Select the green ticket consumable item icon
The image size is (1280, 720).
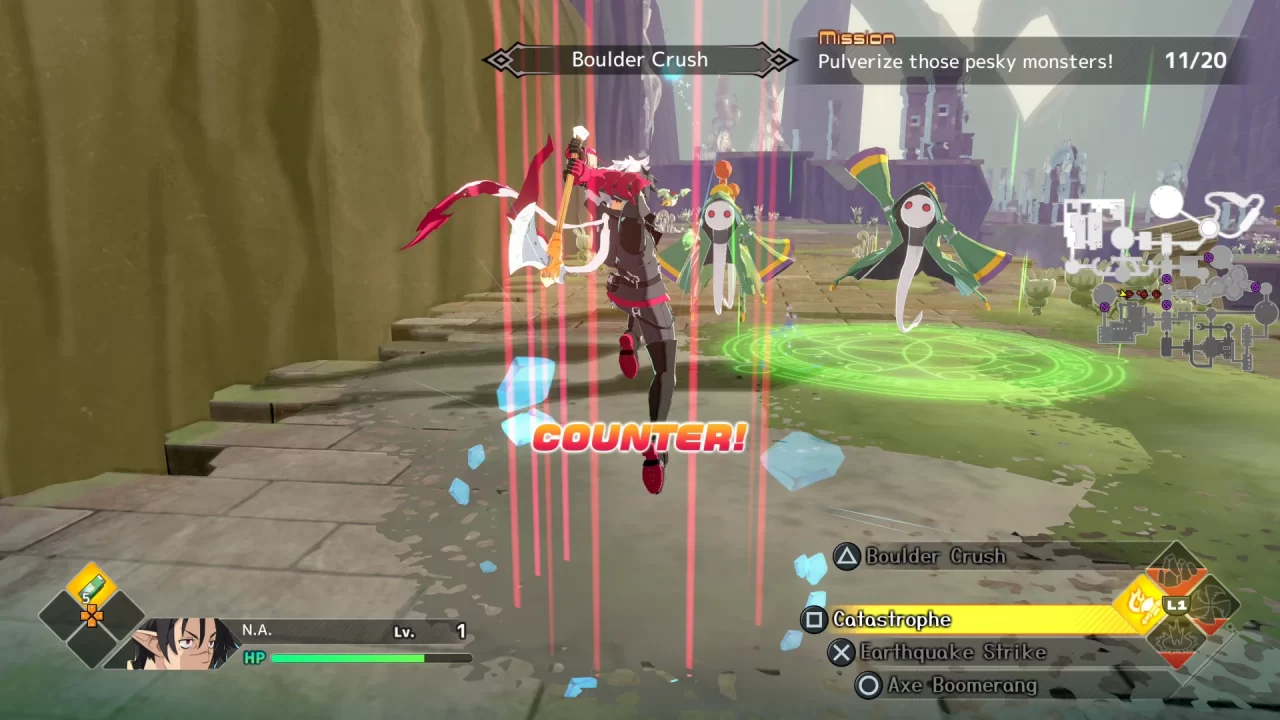(91, 586)
